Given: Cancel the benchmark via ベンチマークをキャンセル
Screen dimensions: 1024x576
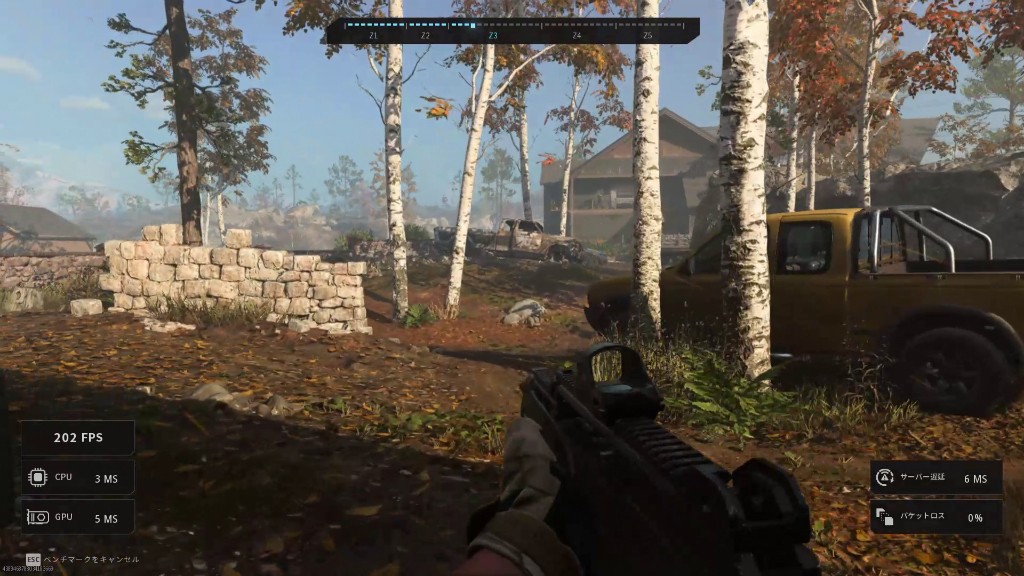Looking at the screenshot, I should (90, 559).
